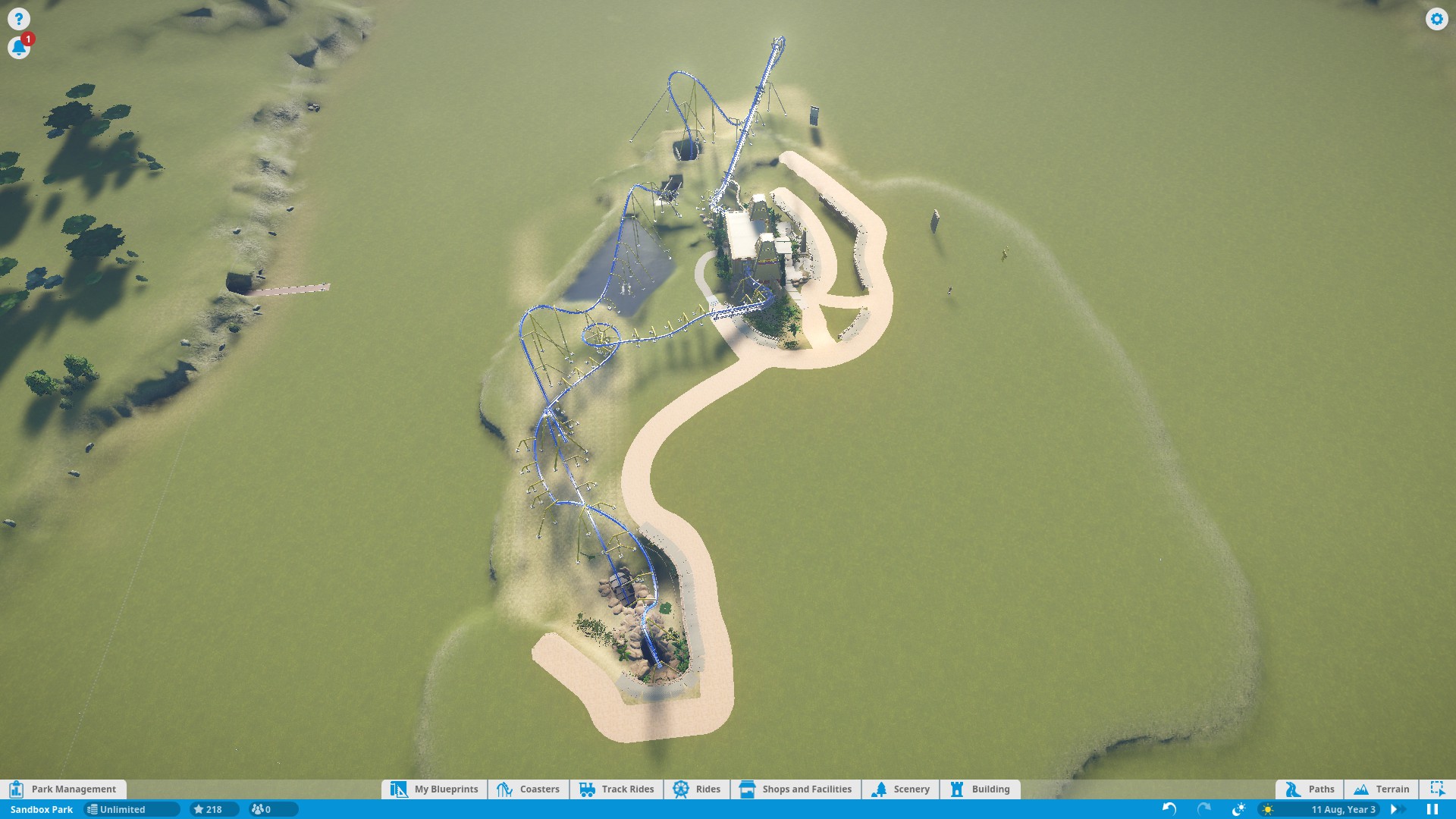Open the My Blueprints browser
This screenshot has width=1456, height=819.
pyautogui.click(x=435, y=789)
